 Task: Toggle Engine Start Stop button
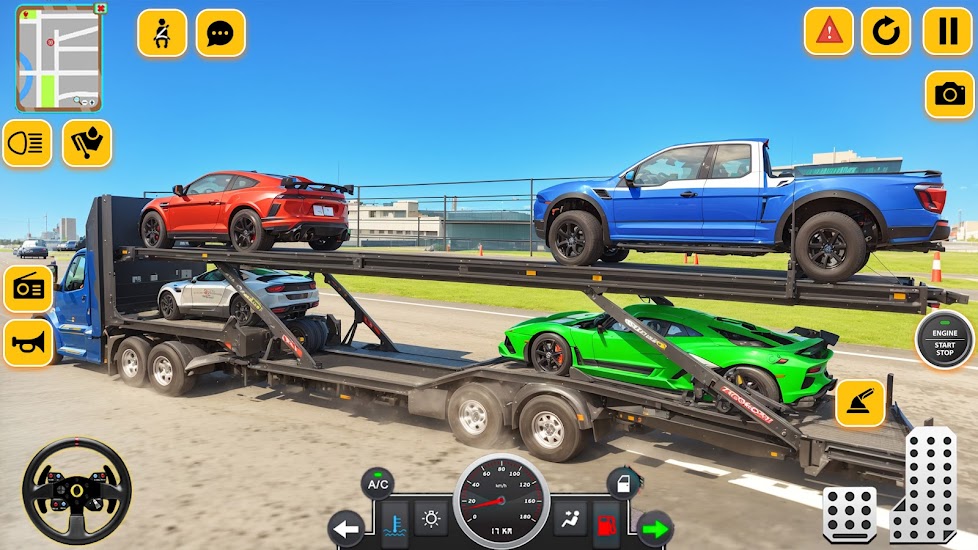pyautogui.click(x=945, y=340)
